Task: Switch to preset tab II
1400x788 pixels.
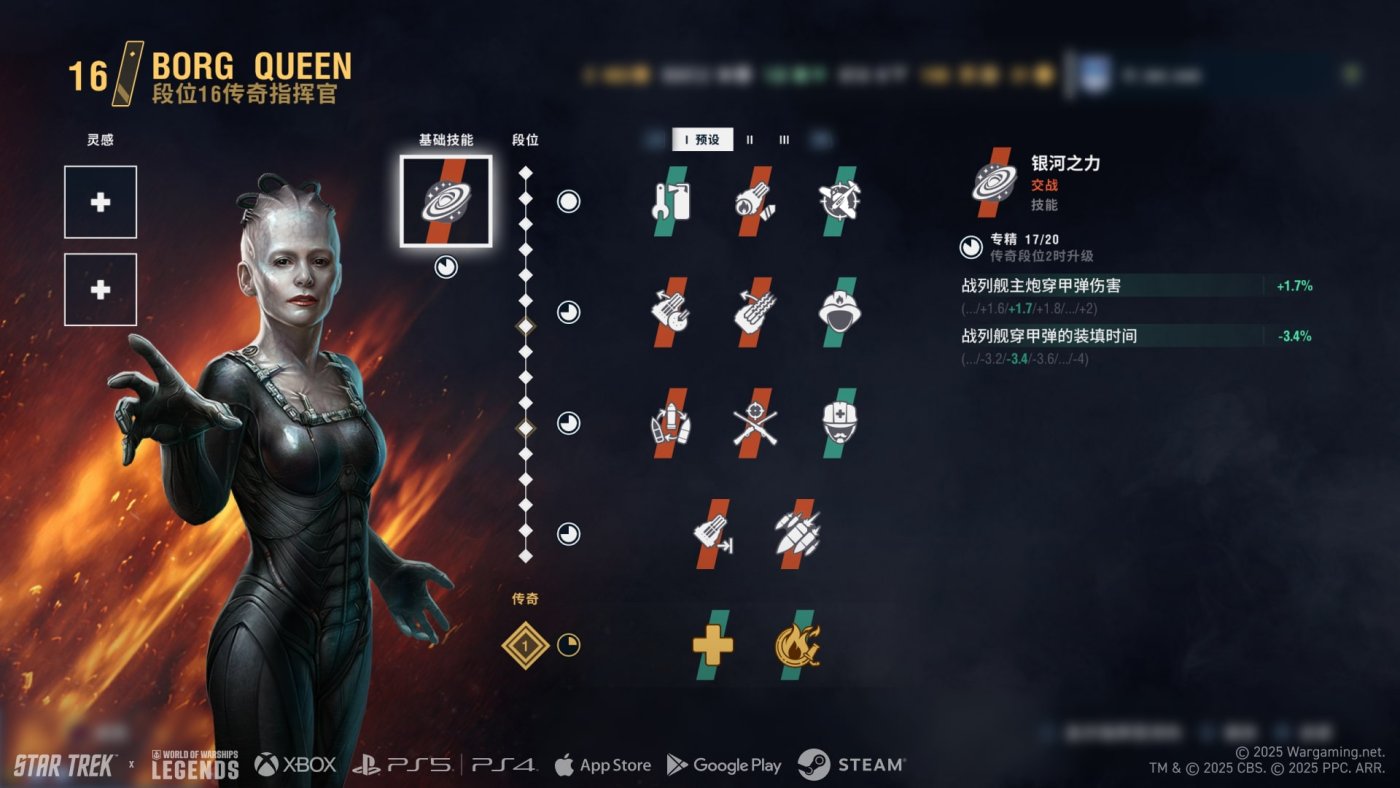Action: coord(750,140)
